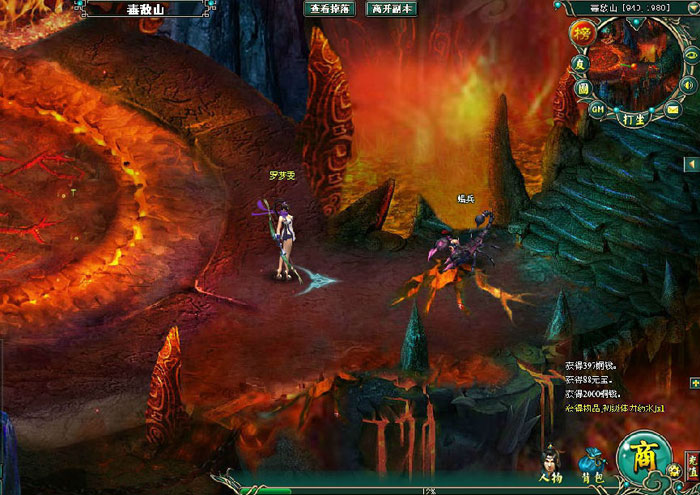
Task: Activate the 打坐 meditate button
Action: 631,118
